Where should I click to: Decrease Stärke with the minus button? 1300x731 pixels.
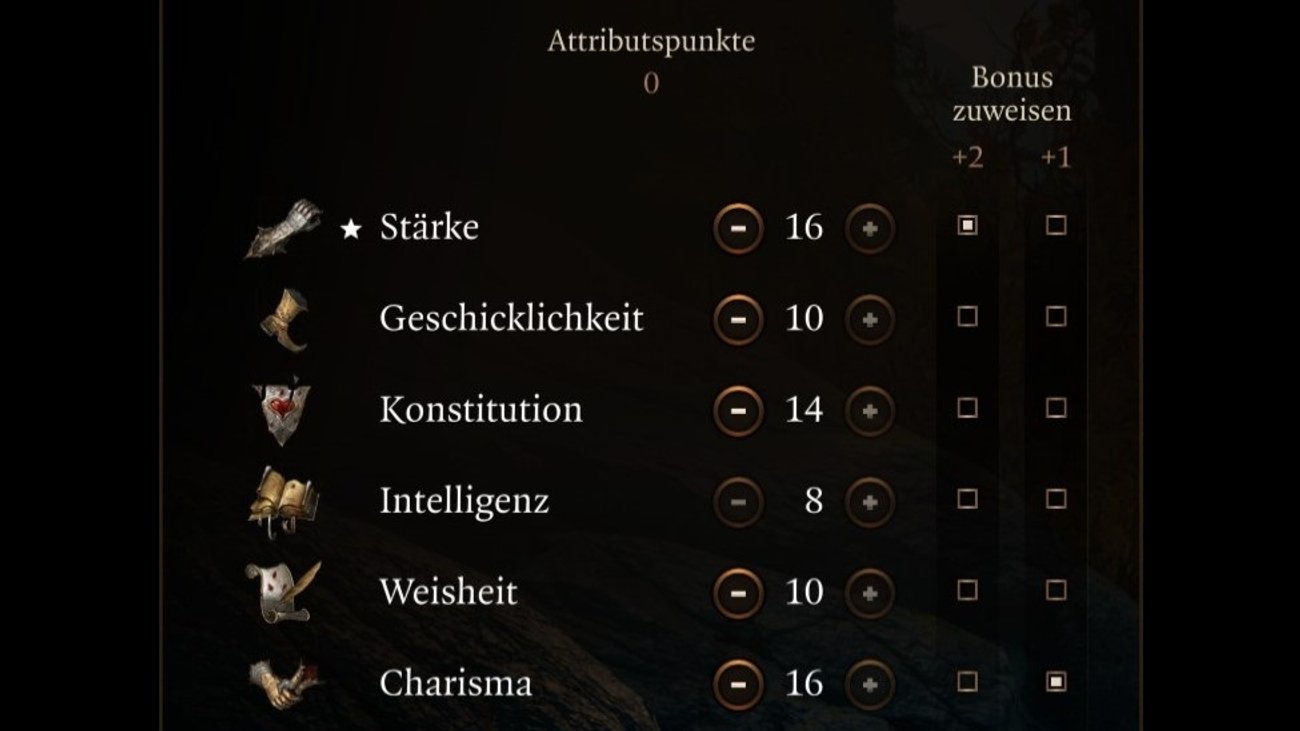click(738, 228)
